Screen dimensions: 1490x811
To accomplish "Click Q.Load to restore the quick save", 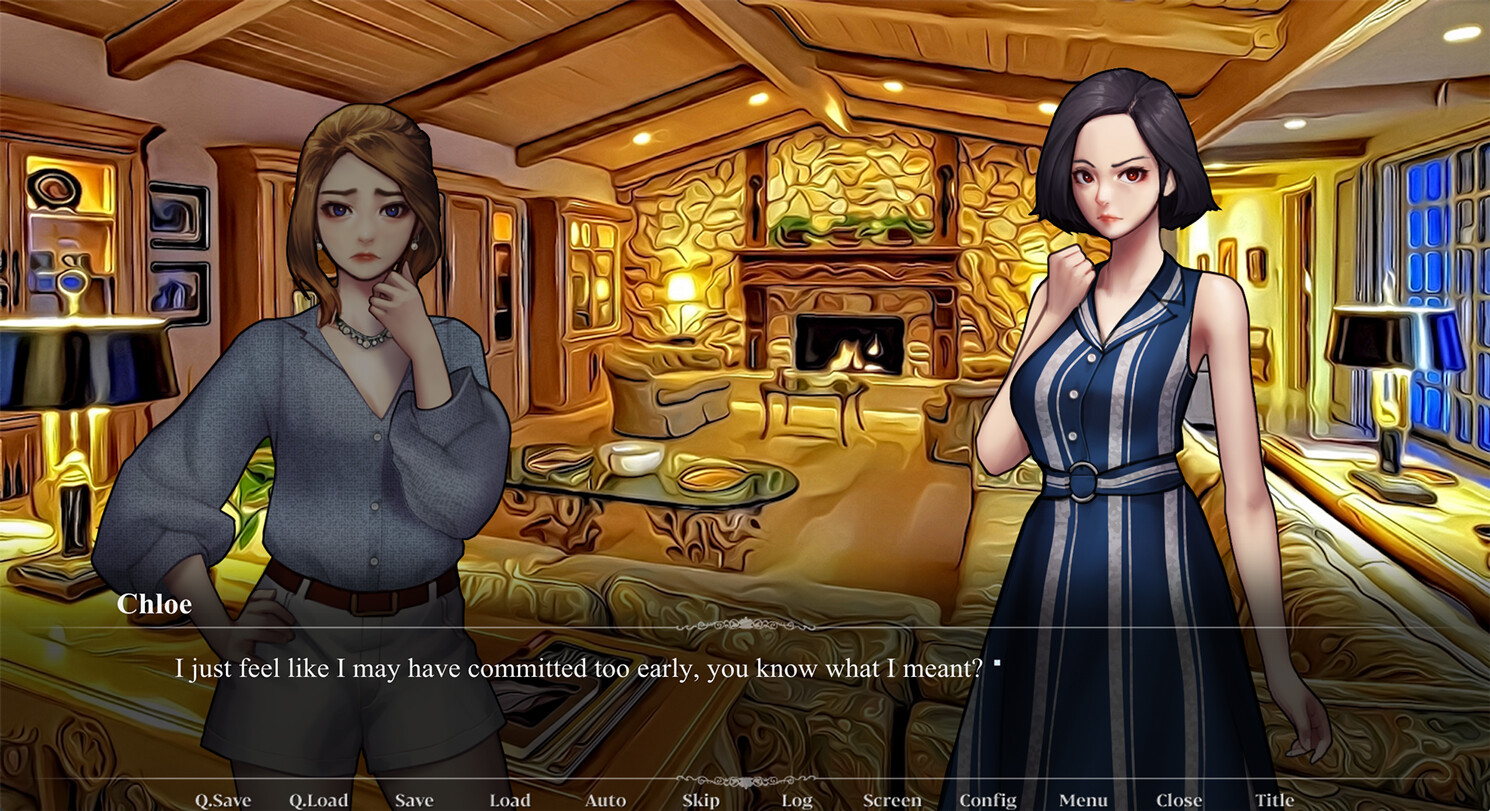I will (x=318, y=799).
